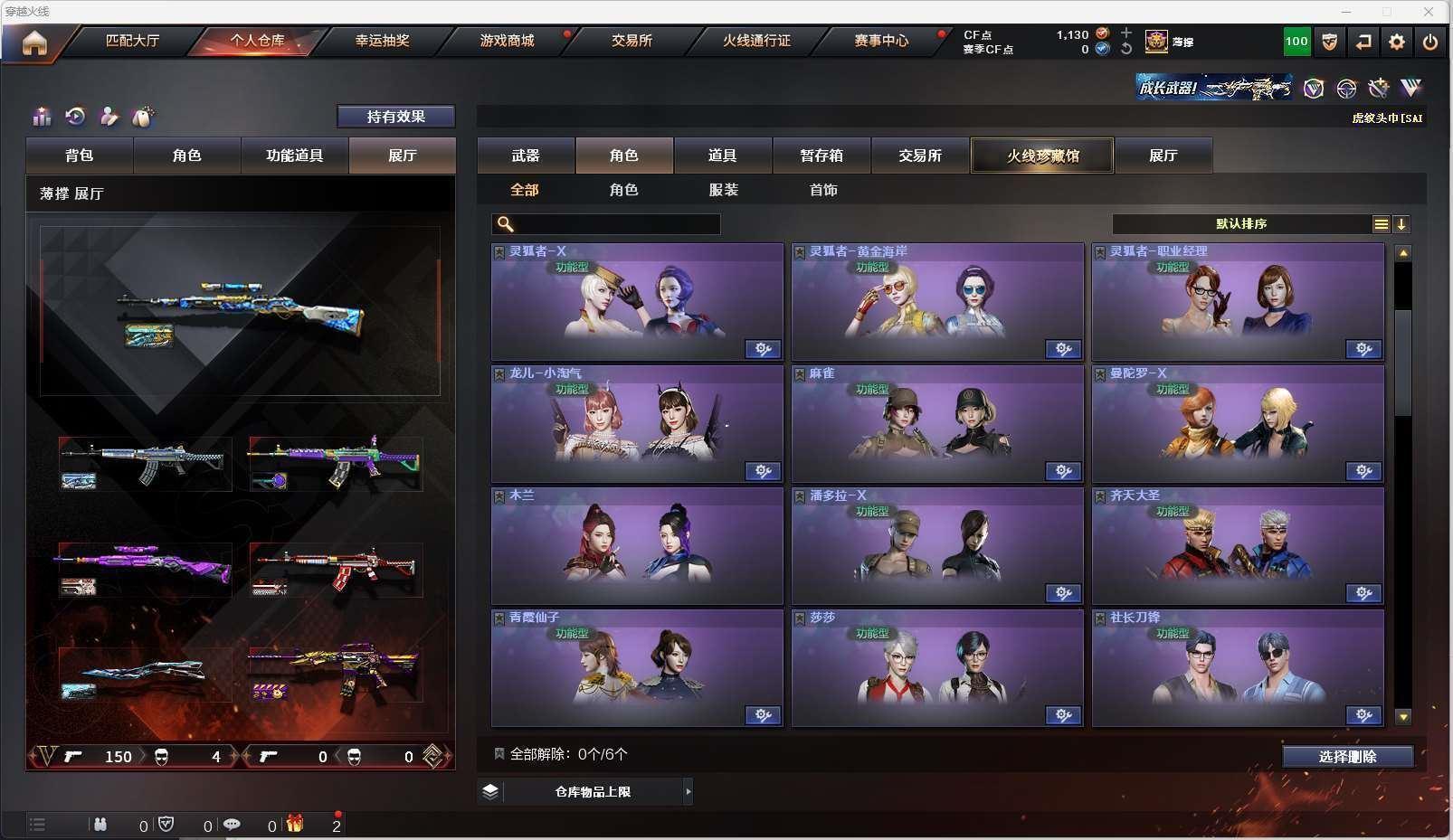Open the 幸运抽奖 lucky draw page
1453x840 pixels.
click(382, 41)
